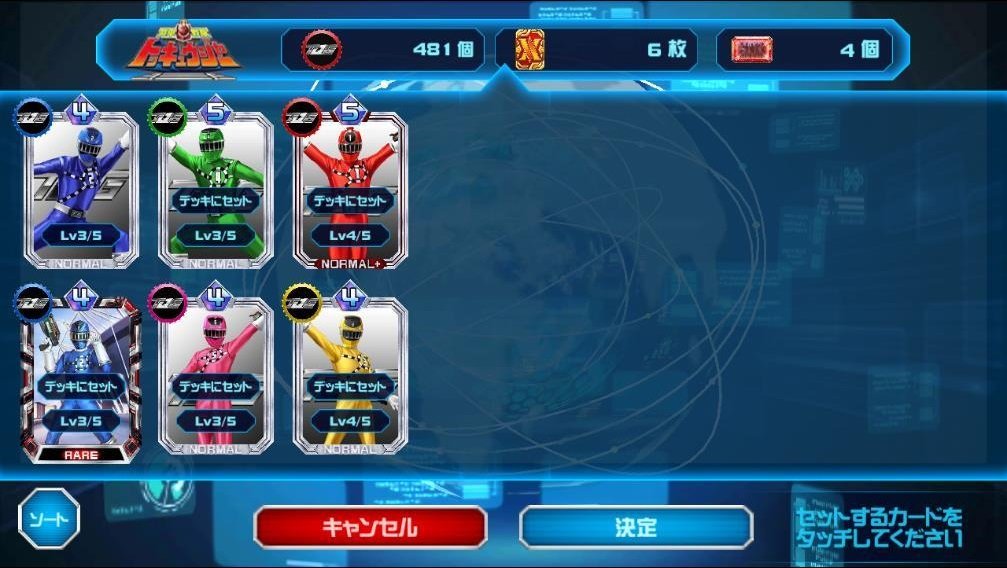Select the yellow ranger card
This screenshot has width=1007, height=568.
pyautogui.click(x=350, y=376)
